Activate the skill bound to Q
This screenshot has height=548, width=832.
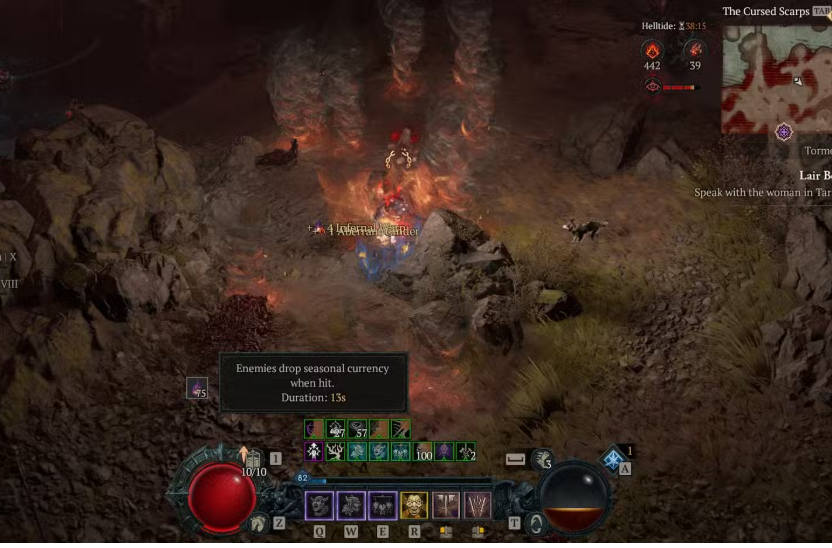click(320, 505)
